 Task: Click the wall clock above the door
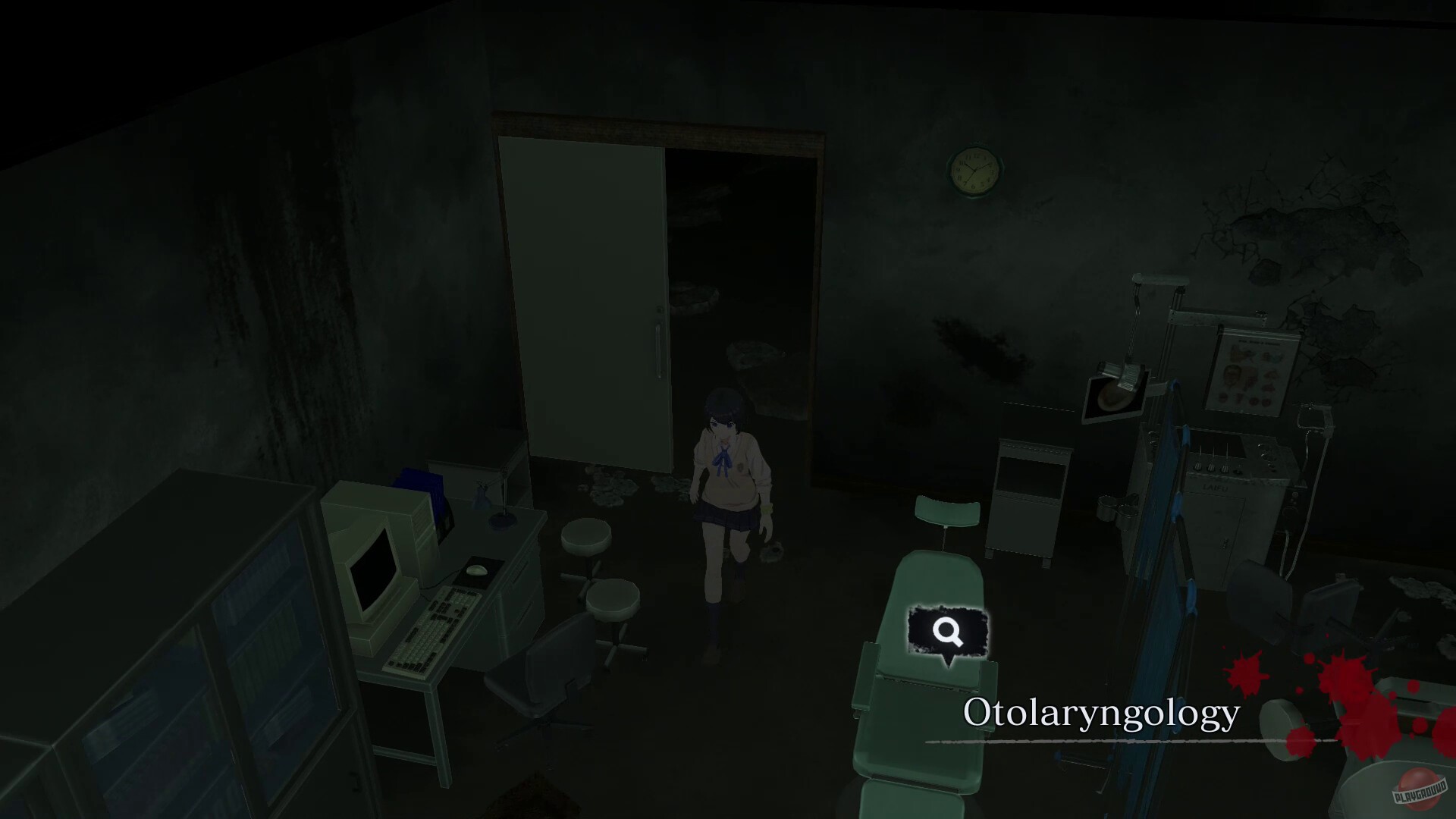pos(974,172)
